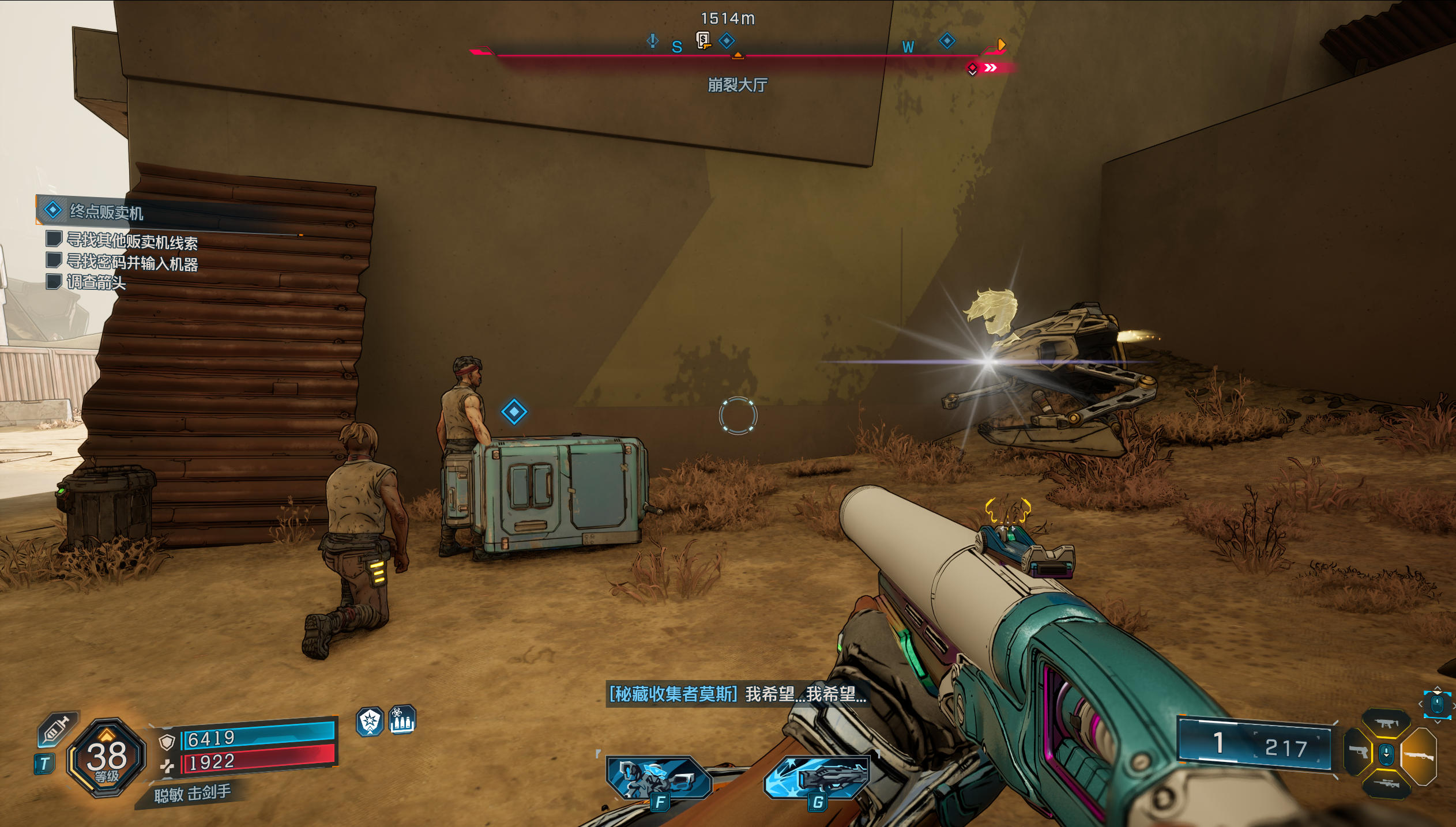Click the 寻找其他贩卖机线索 objective row
The width and height of the screenshot is (1456, 827).
click(x=132, y=241)
